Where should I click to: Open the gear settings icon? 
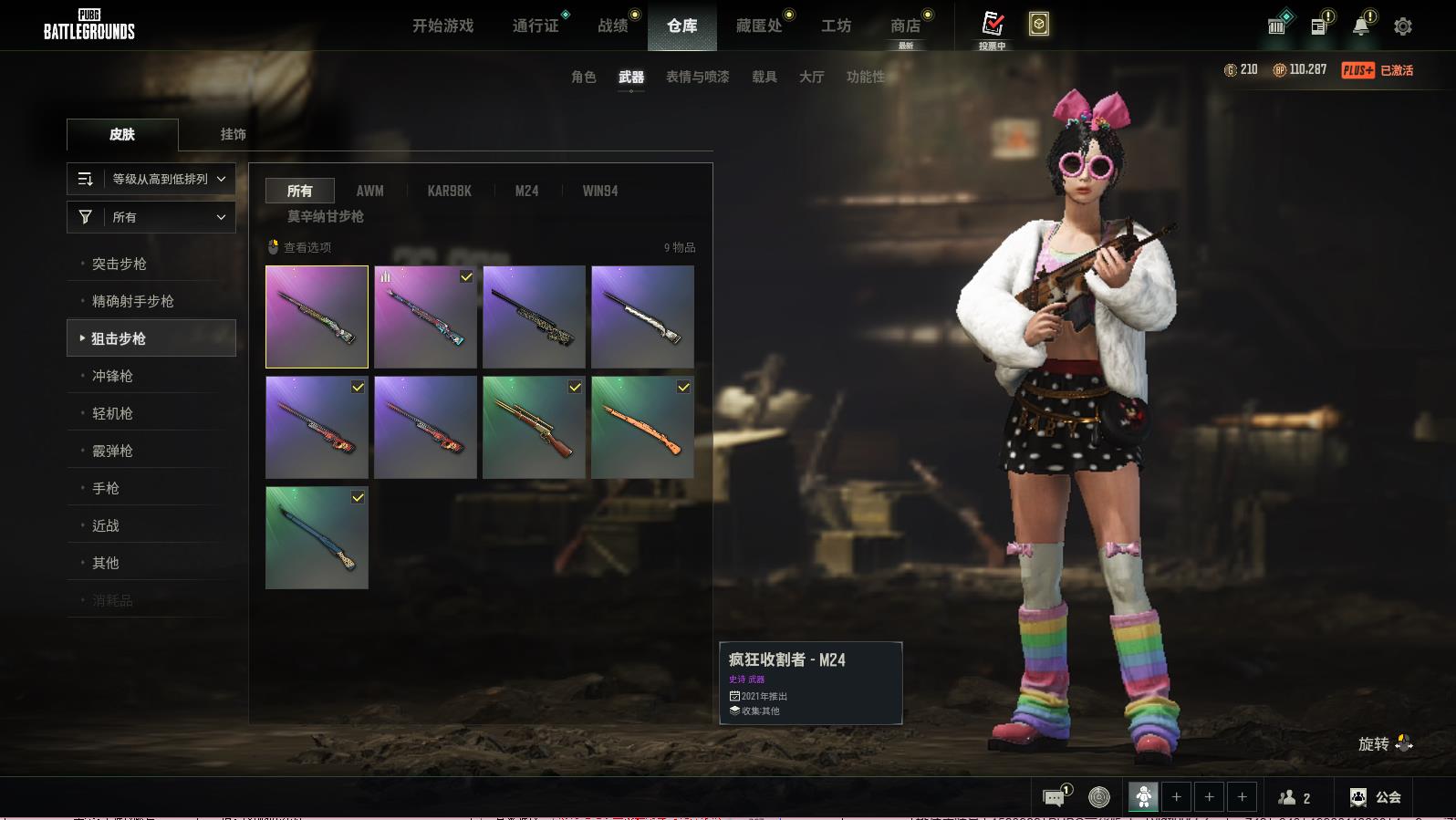tap(1403, 26)
